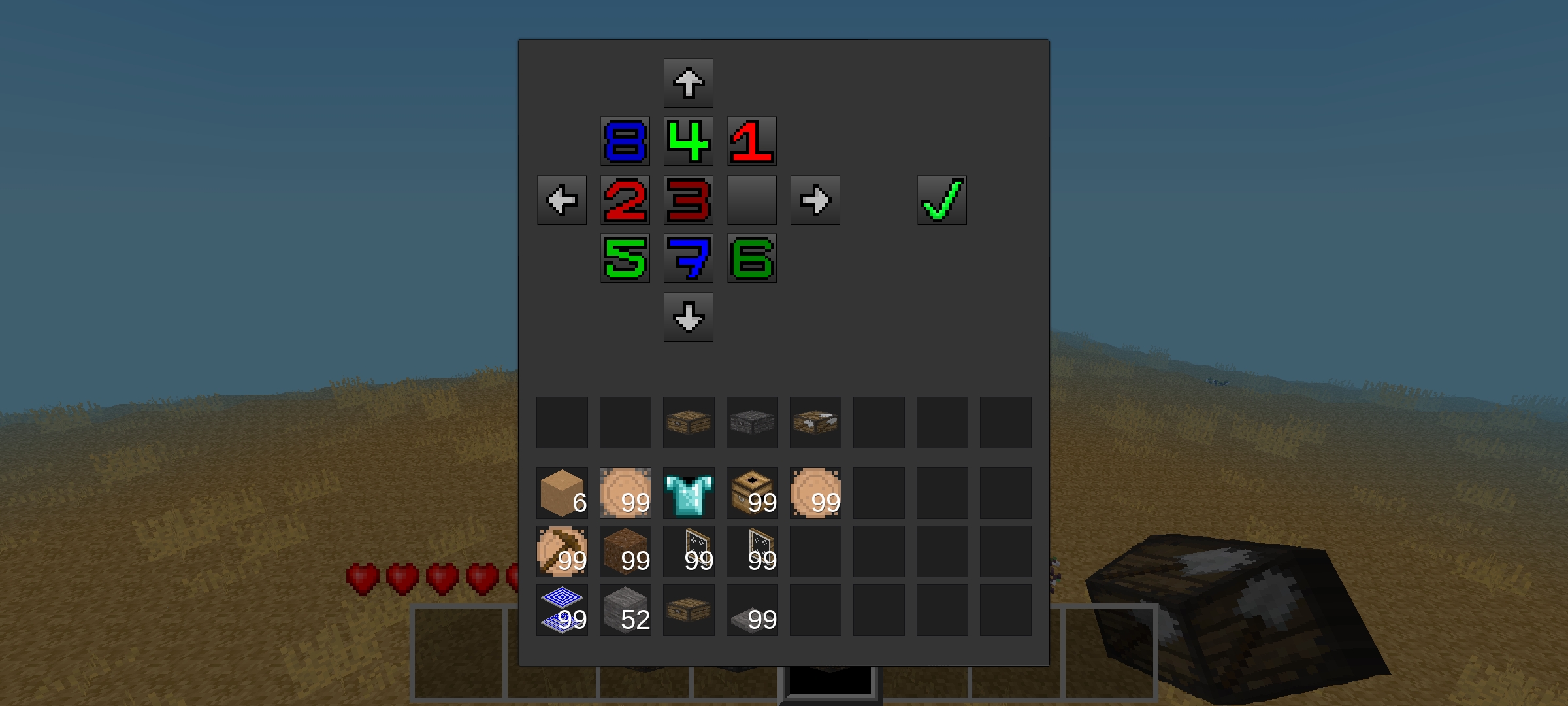Choose the green number 5 tile
The image size is (1568, 706).
click(x=625, y=258)
